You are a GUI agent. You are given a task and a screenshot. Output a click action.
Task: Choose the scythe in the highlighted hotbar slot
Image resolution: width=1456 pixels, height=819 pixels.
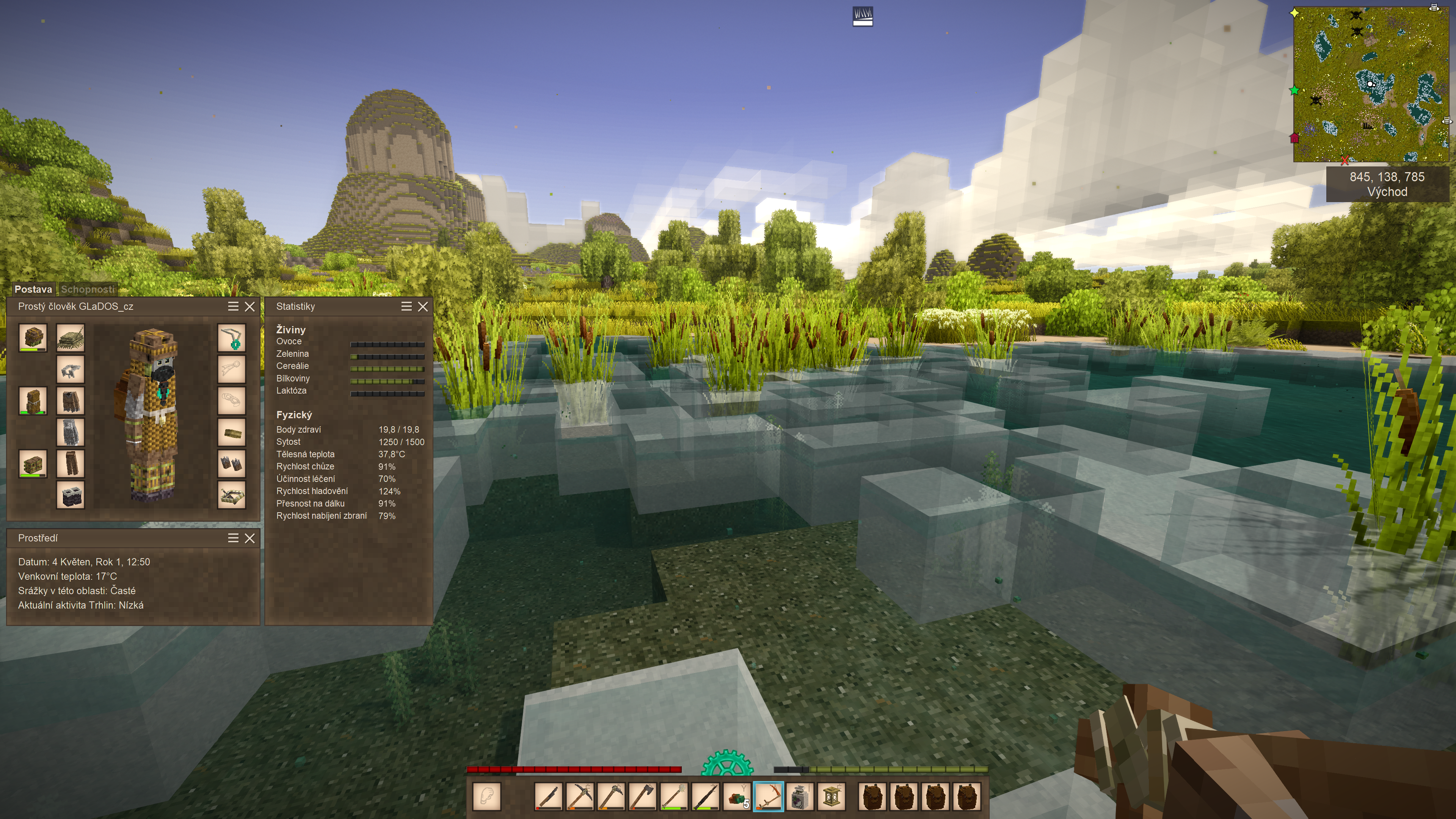tap(768, 796)
